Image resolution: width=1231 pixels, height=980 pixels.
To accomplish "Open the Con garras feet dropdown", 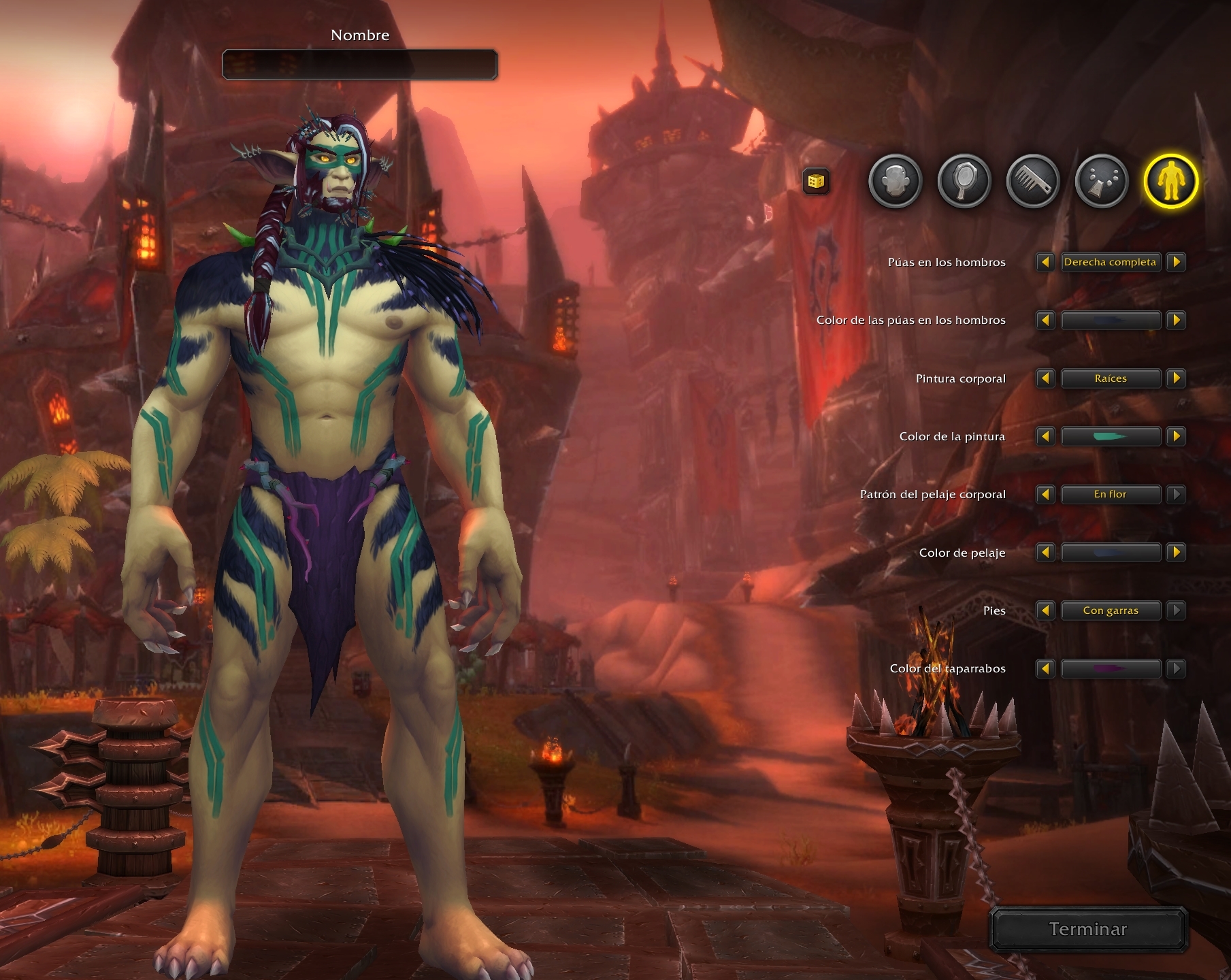I will click(1111, 610).
